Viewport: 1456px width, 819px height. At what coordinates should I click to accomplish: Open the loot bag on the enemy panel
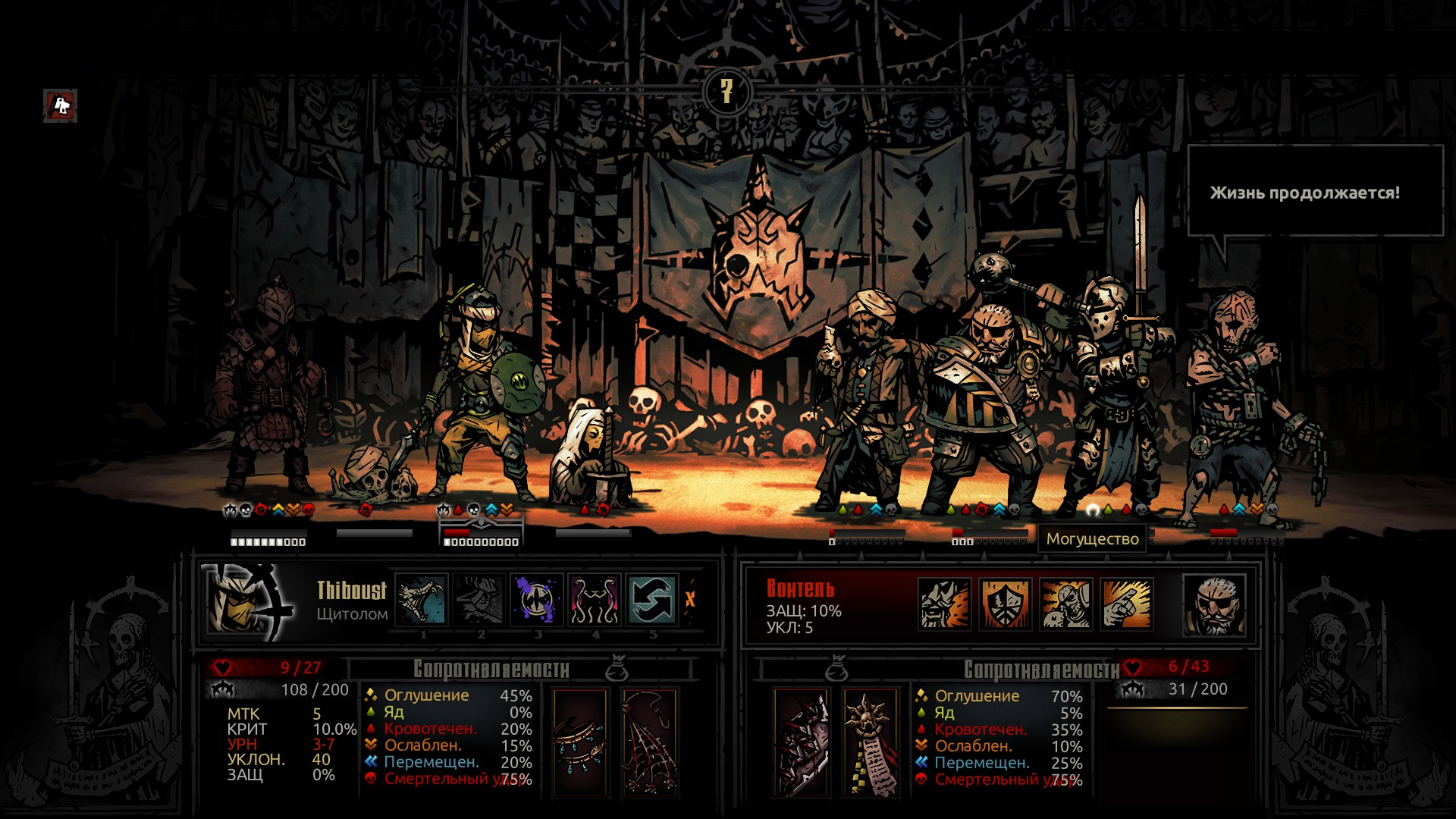(x=838, y=670)
